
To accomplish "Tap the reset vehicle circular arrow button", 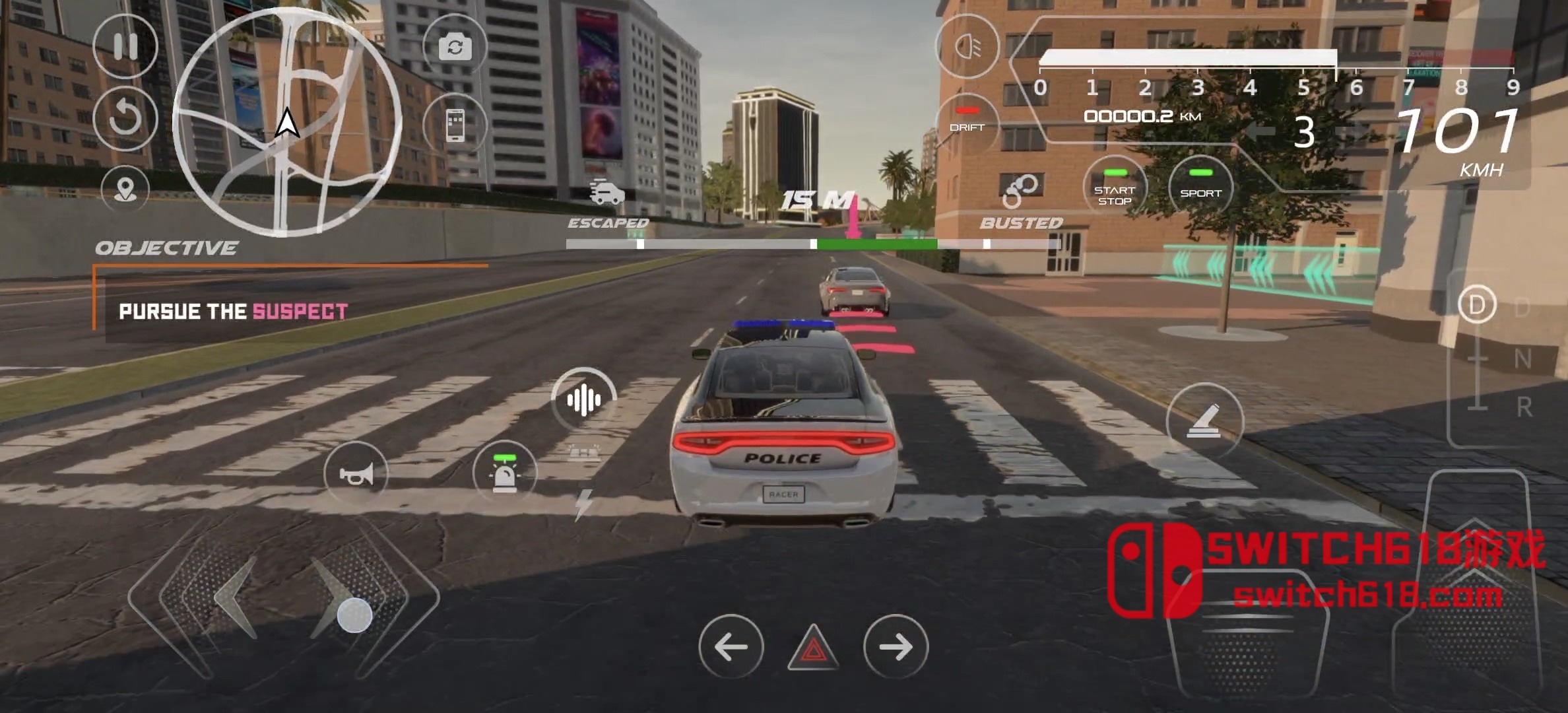I will pyautogui.click(x=125, y=119).
